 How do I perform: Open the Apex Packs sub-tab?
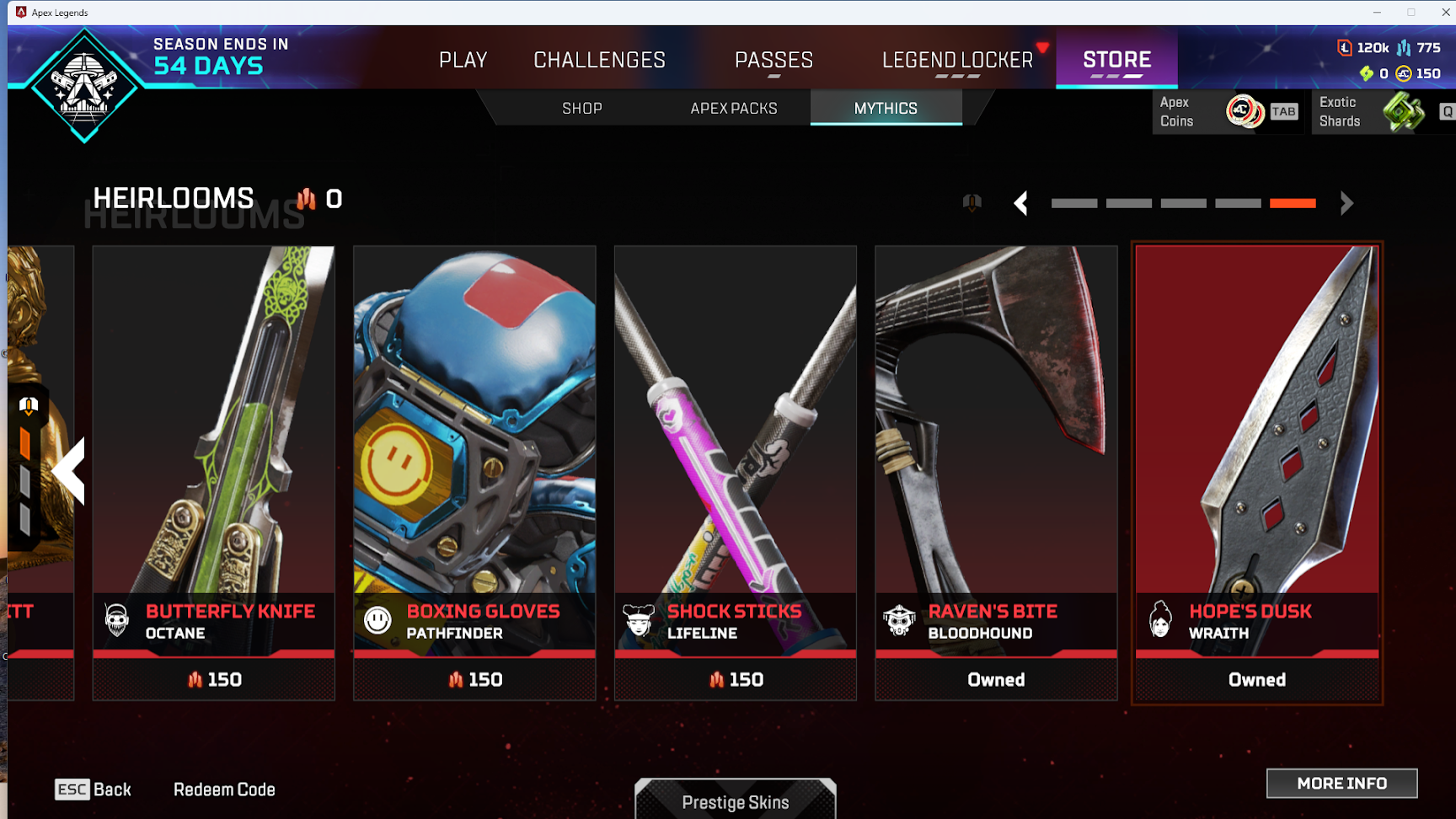point(734,109)
